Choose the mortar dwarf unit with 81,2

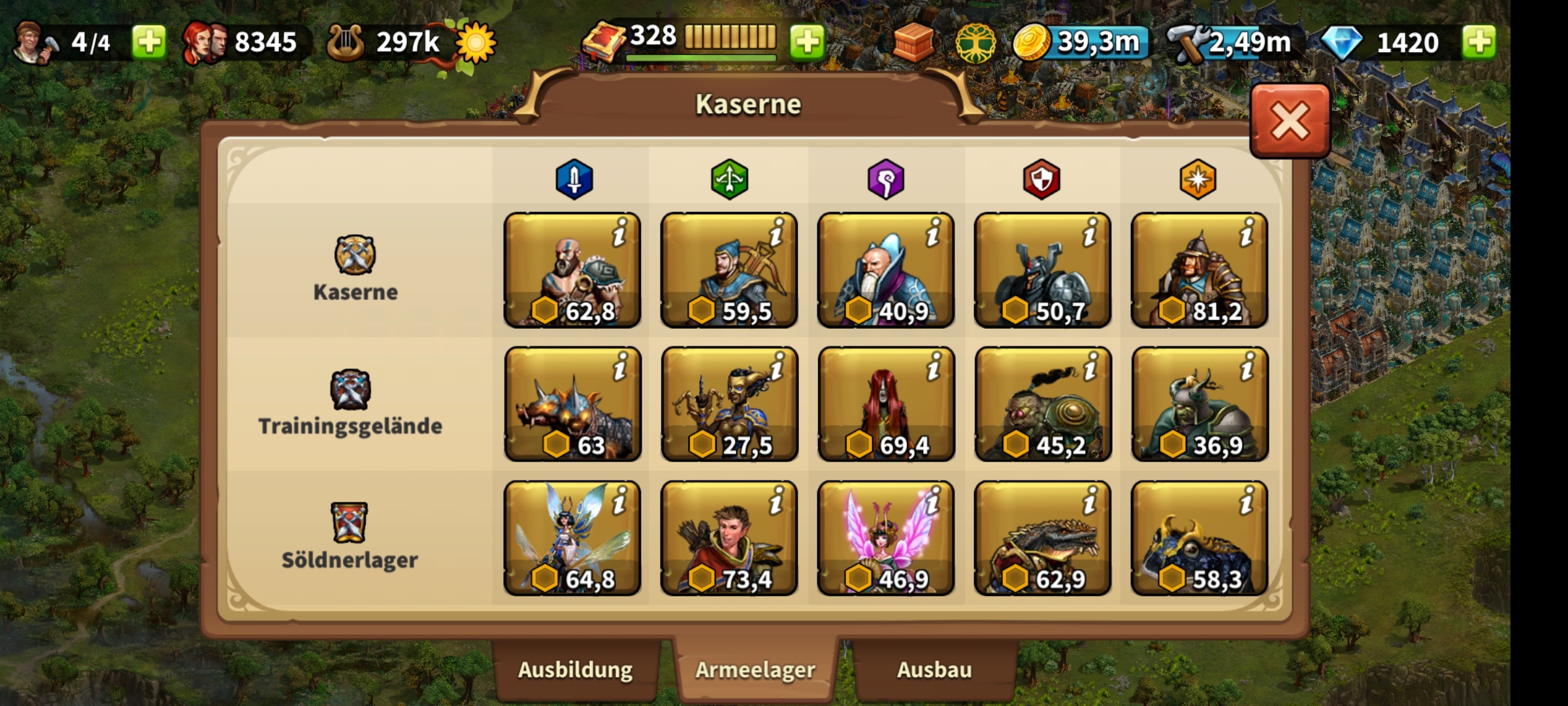coord(1200,270)
